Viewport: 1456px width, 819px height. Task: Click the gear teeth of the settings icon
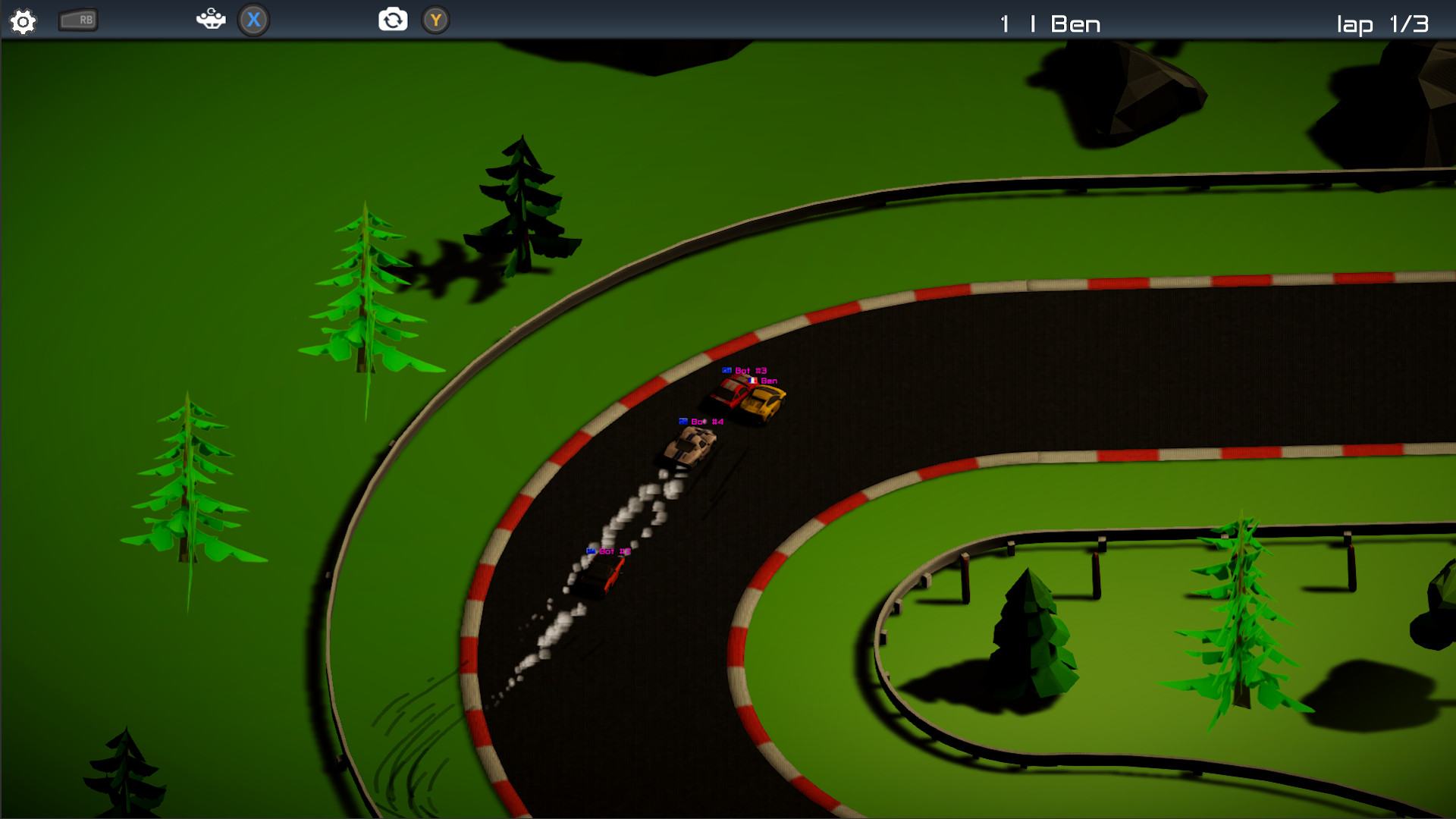(x=22, y=21)
